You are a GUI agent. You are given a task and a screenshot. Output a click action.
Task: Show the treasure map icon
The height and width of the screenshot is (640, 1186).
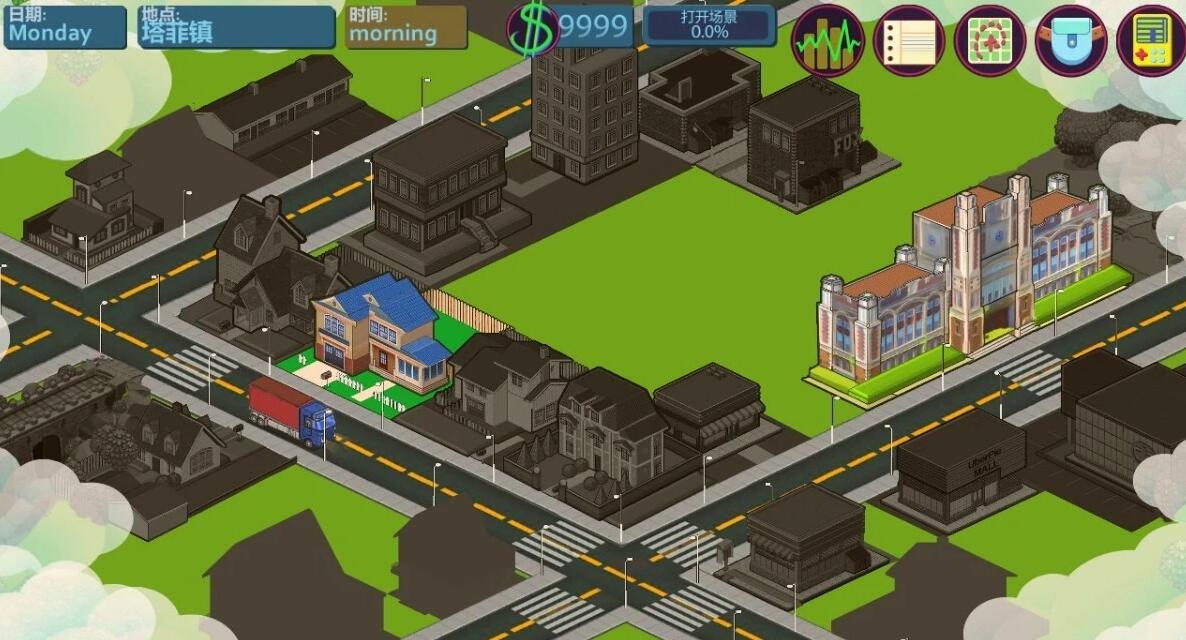[x=989, y=41]
